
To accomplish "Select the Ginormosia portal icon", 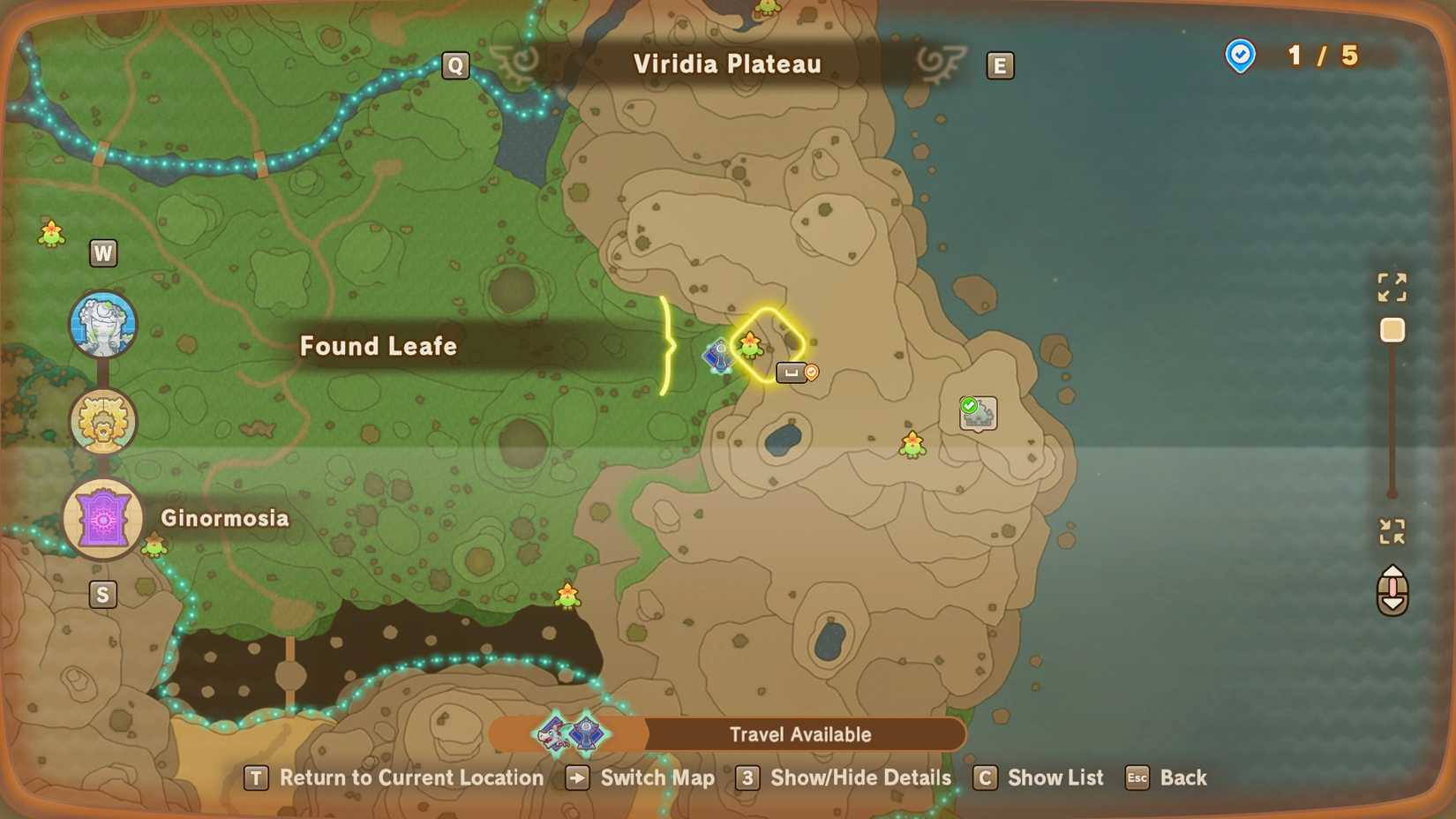I will point(103,518).
